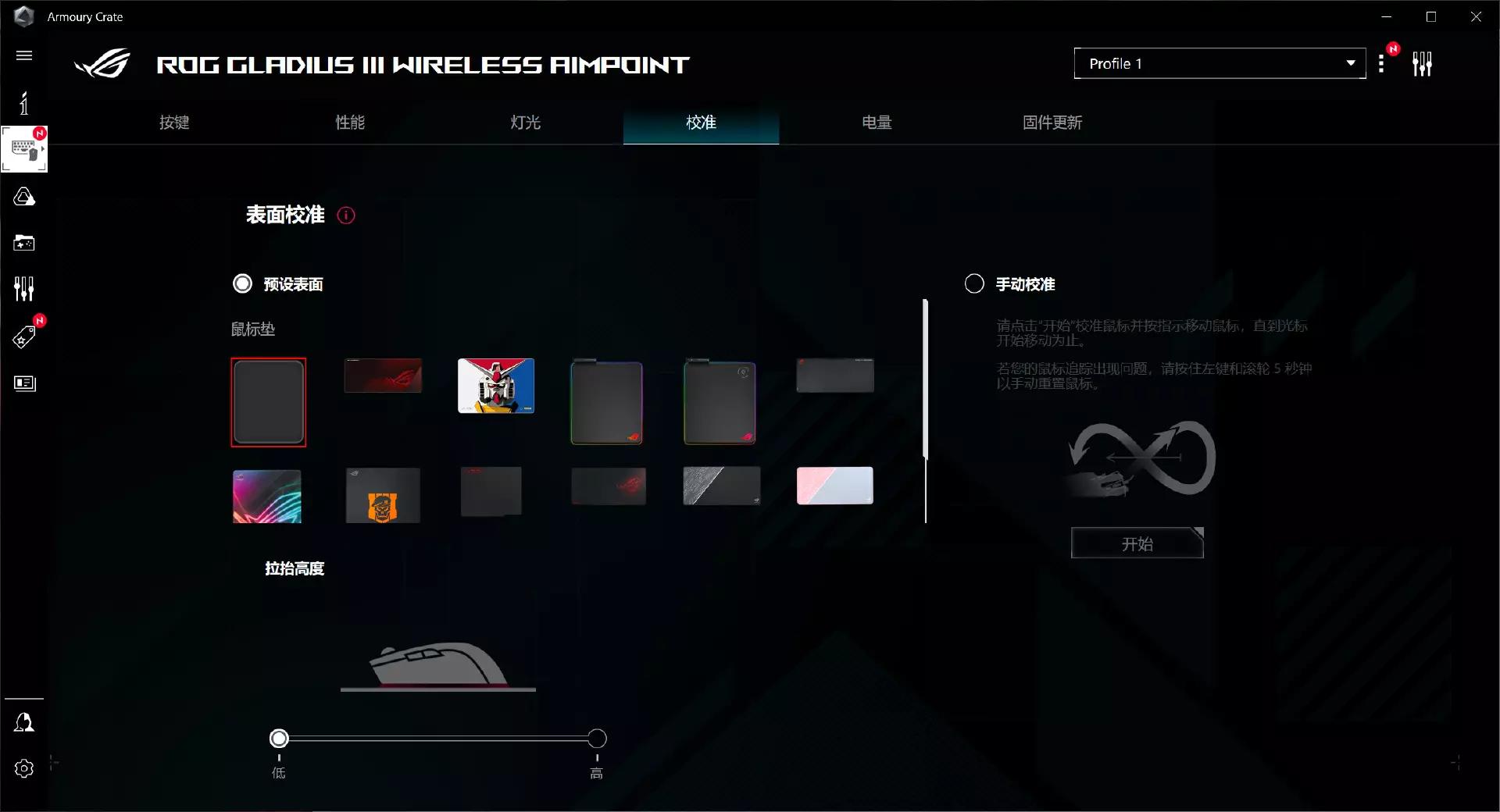Open the Armoury Crate hamburger menu
This screenshot has width=1500, height=812.
click(x=23, y=55)
